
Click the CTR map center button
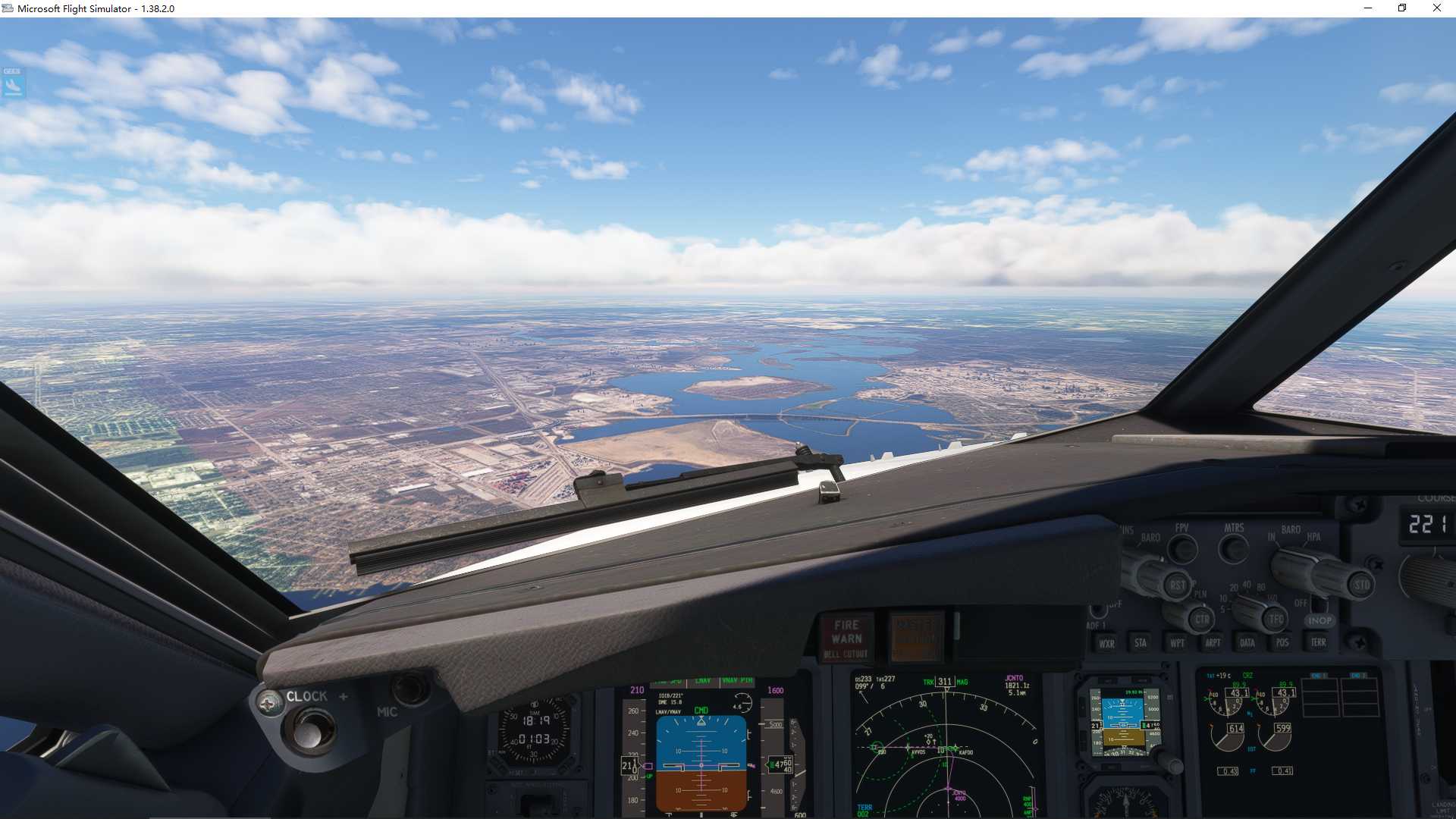pos(1201,620)
